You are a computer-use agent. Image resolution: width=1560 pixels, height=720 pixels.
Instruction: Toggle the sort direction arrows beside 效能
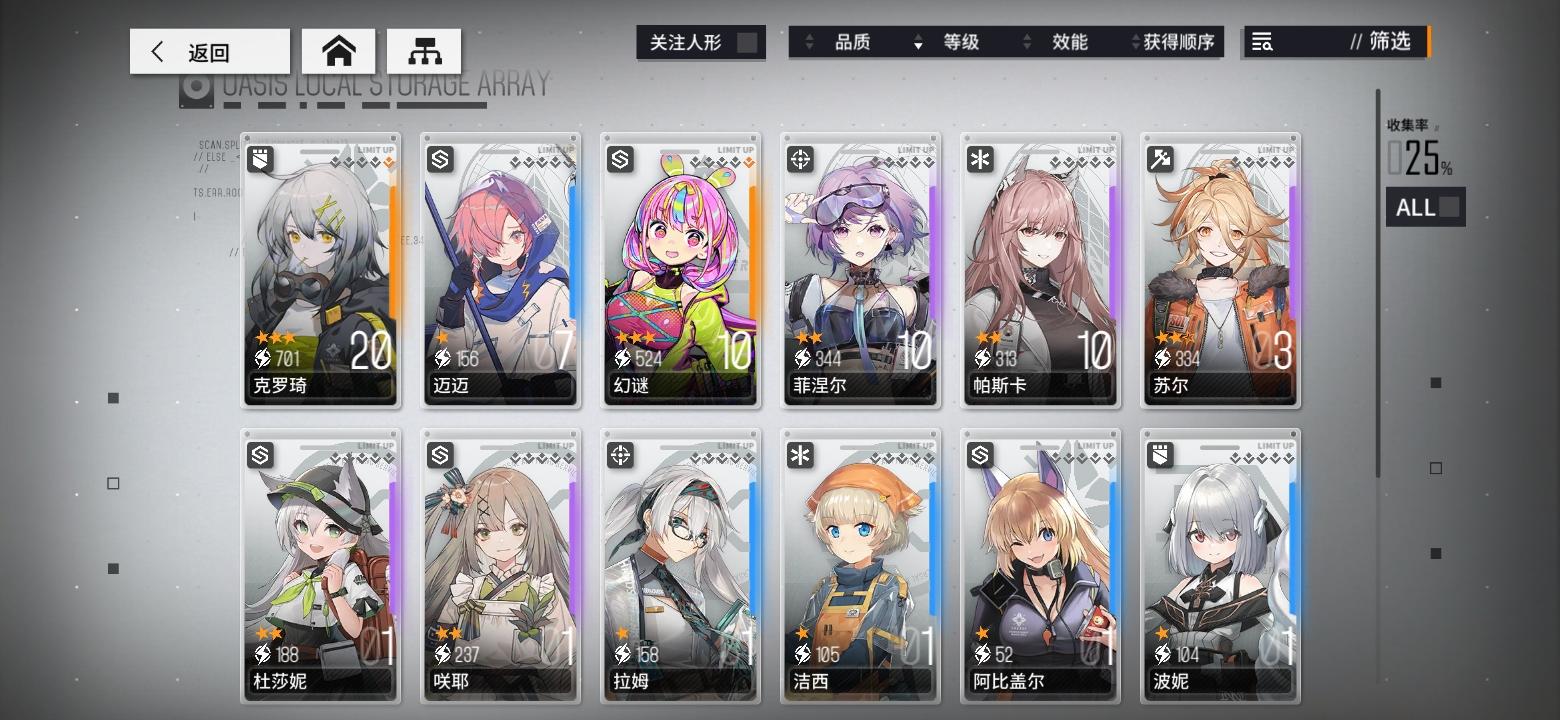1028,43
